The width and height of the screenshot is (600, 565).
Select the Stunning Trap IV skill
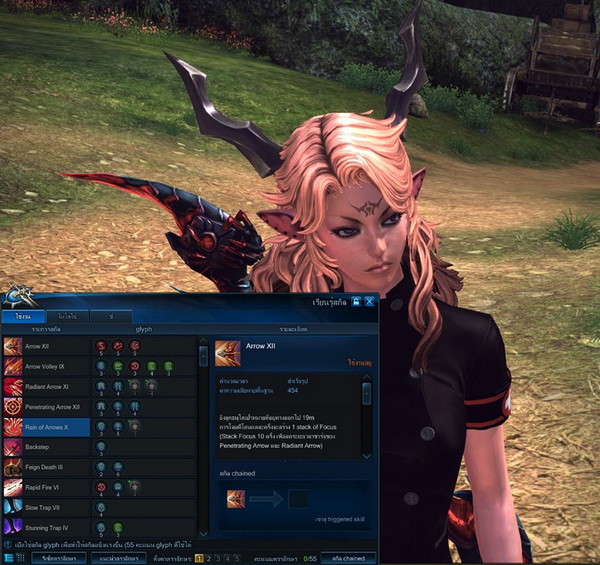tap(45, 527)
